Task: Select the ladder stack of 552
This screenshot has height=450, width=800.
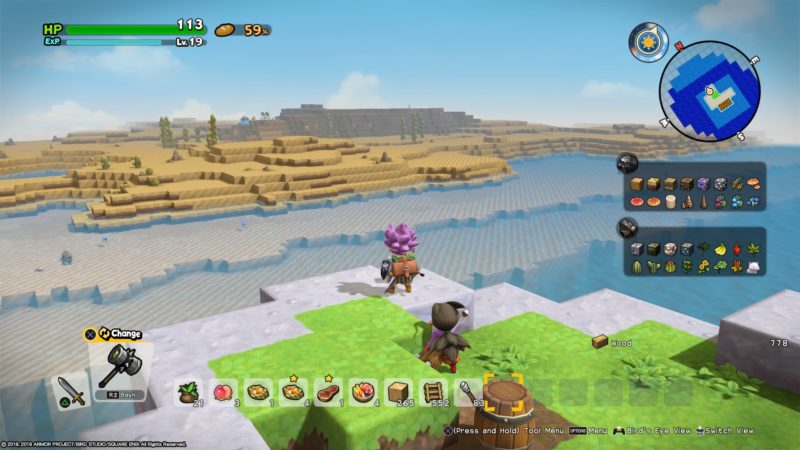Action: click(432, 391)
